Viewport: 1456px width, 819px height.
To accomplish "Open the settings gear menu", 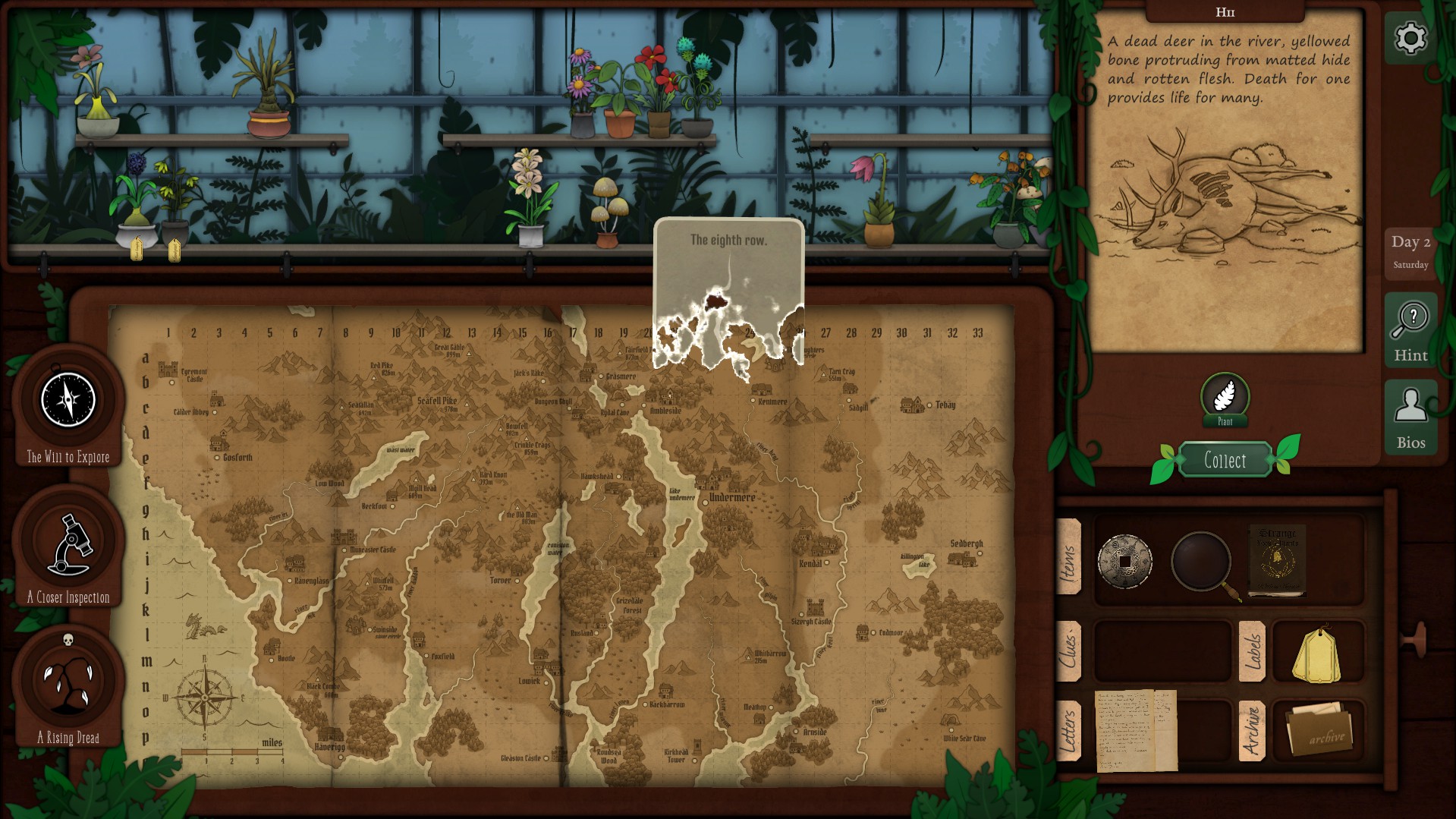I will (x=1410, y=38).
